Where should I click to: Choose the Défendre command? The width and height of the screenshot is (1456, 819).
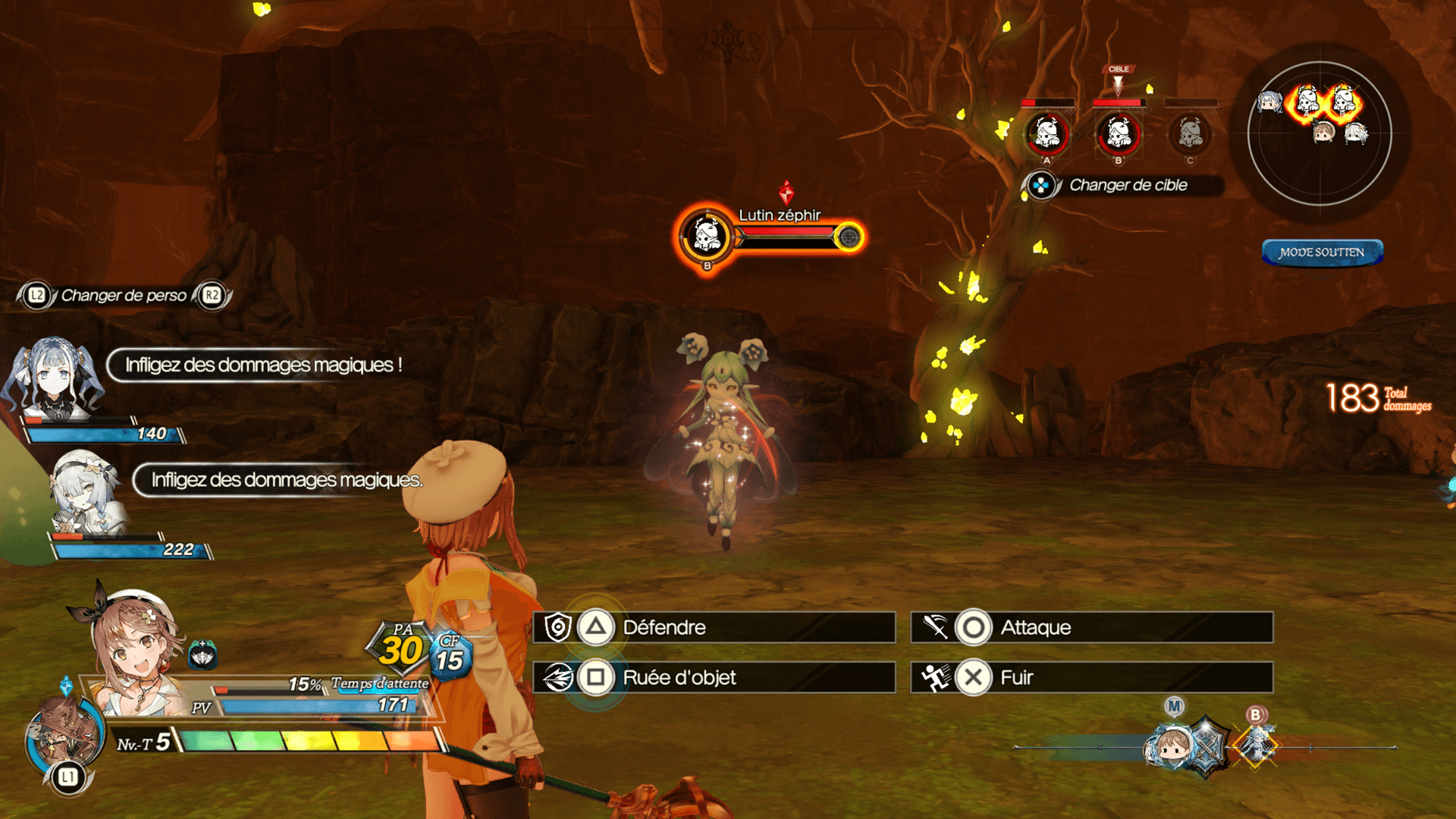click(x=714, y=628)
